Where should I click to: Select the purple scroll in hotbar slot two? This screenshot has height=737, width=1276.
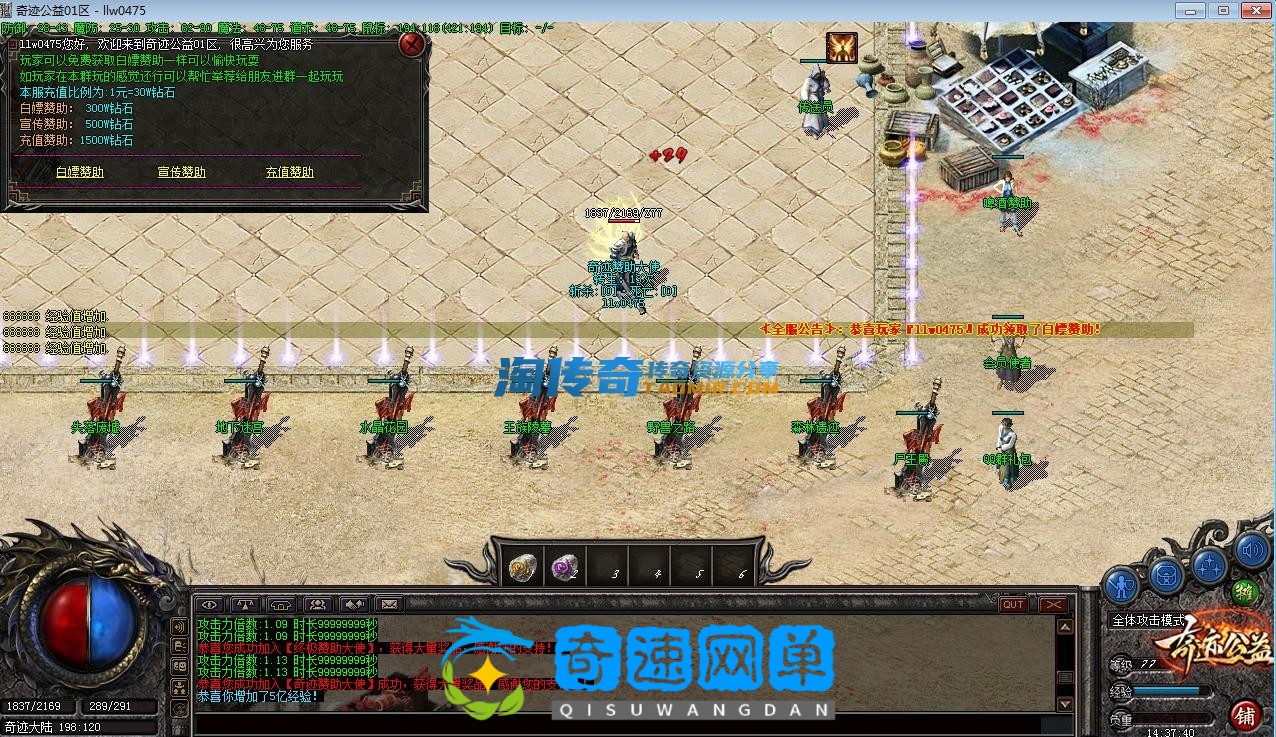pyautogui.click(x=566, y=567)
